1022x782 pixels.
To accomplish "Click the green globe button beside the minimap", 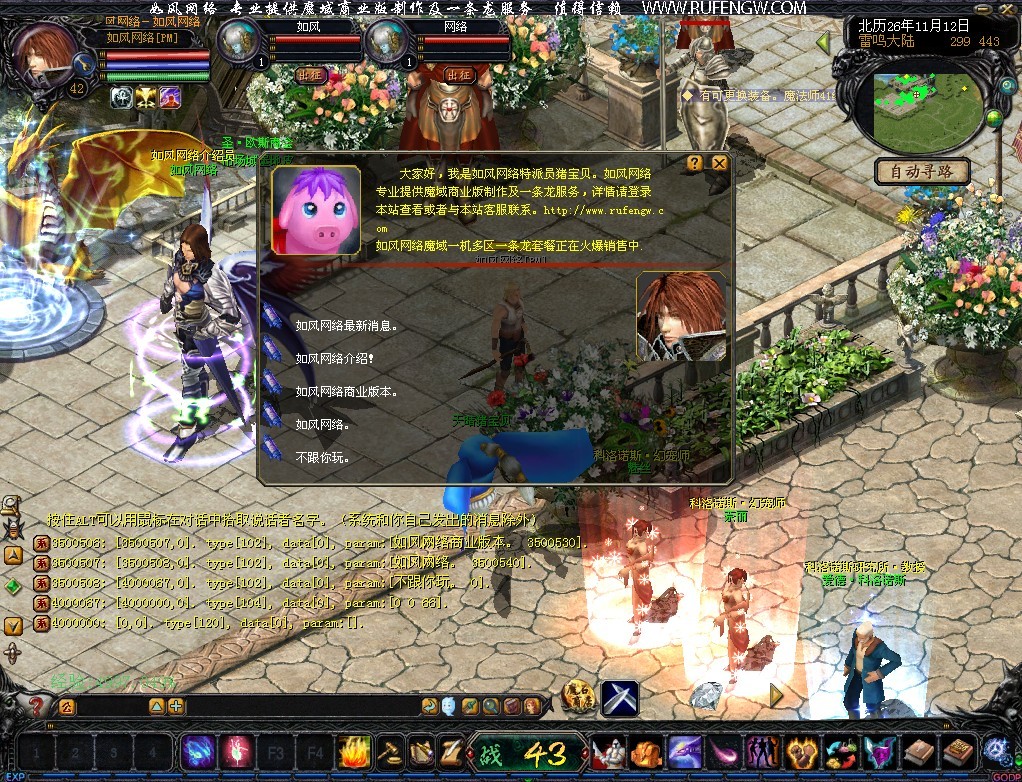I will [x=994, y=119].
